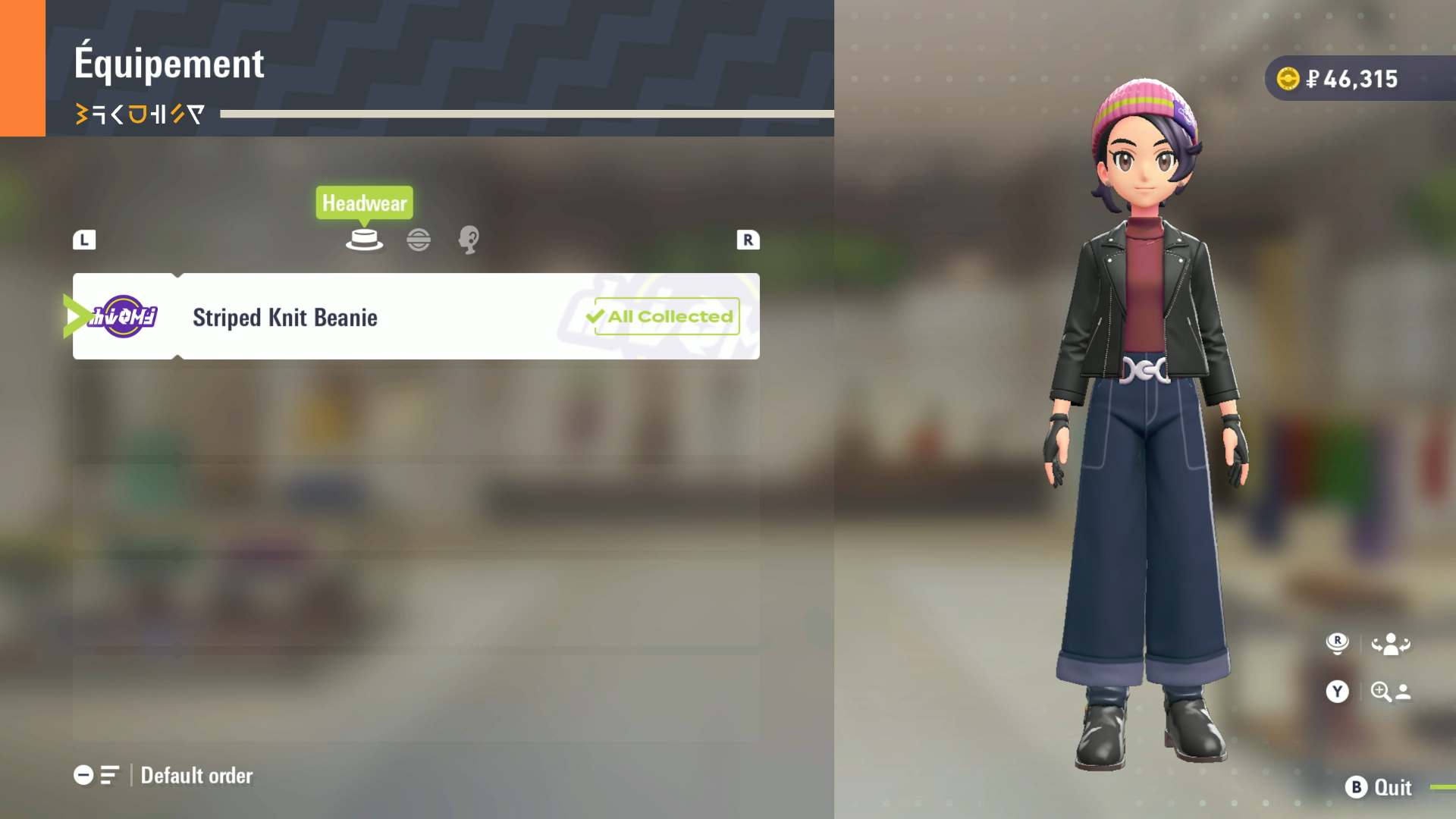Screen dimensions: 1456x819
Task: Change sorting from Default order
Action: coord(164,775)
